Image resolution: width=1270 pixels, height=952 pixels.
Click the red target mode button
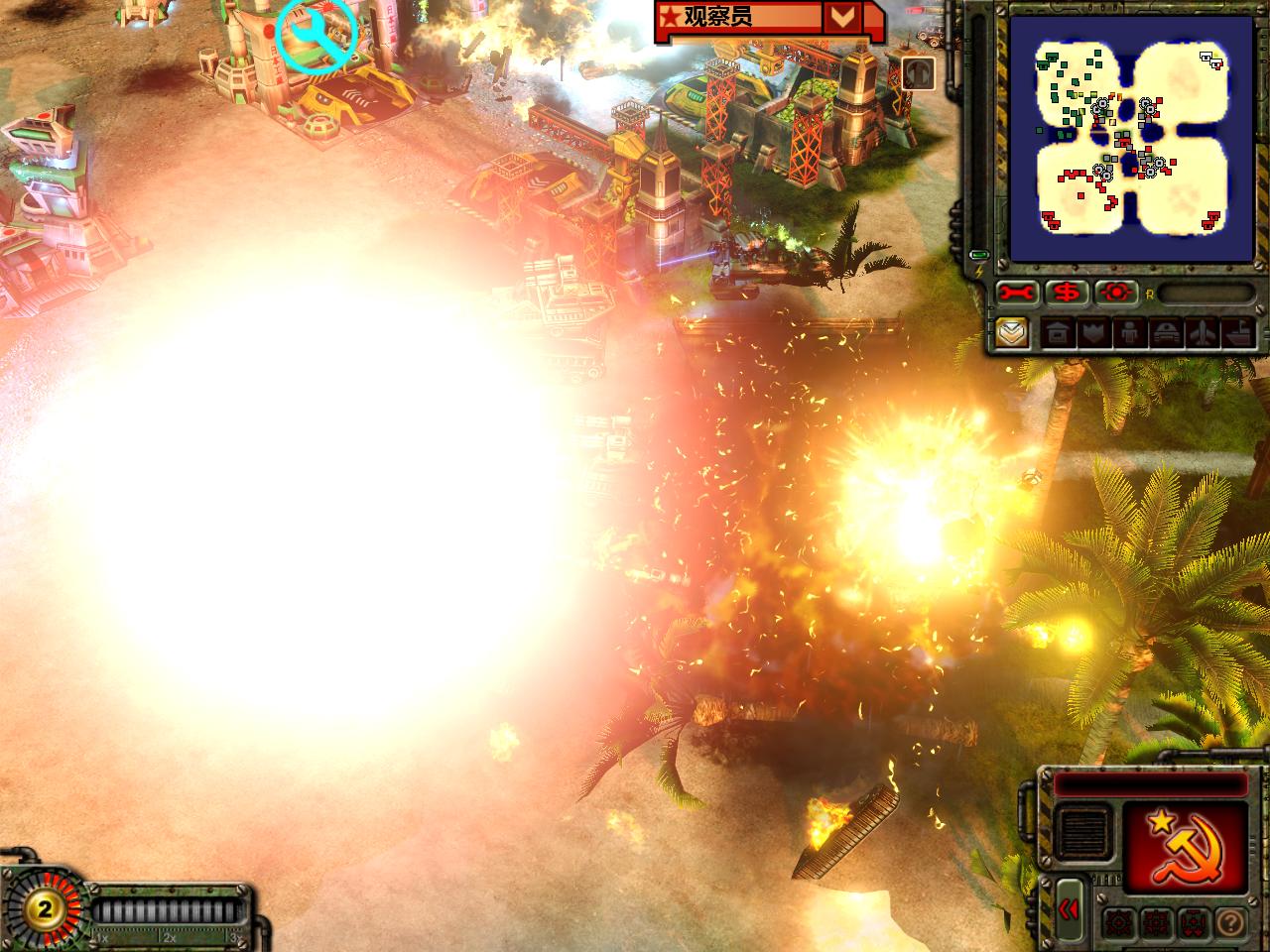tap(1117, 294)
